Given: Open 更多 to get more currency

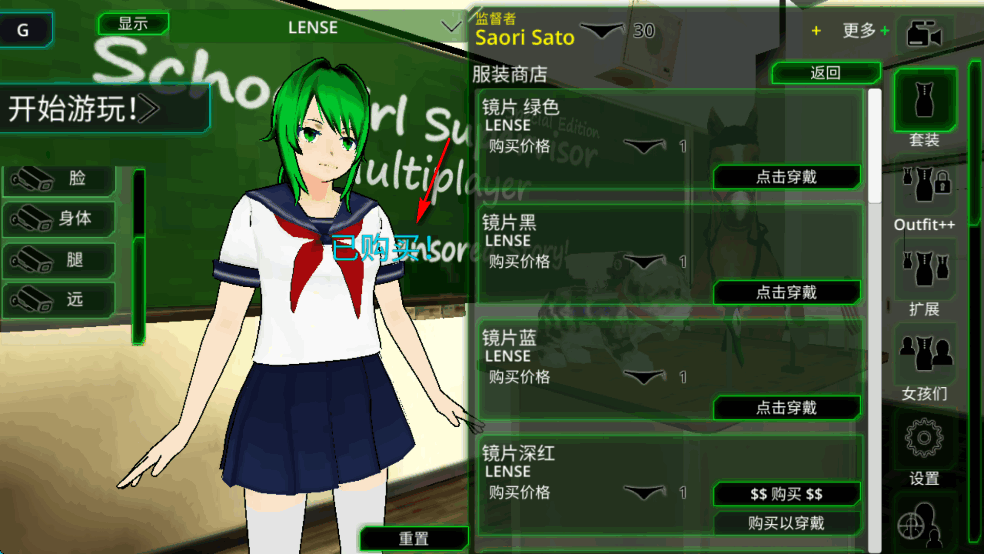Looking at the screenshot, I should click(864, 31).
